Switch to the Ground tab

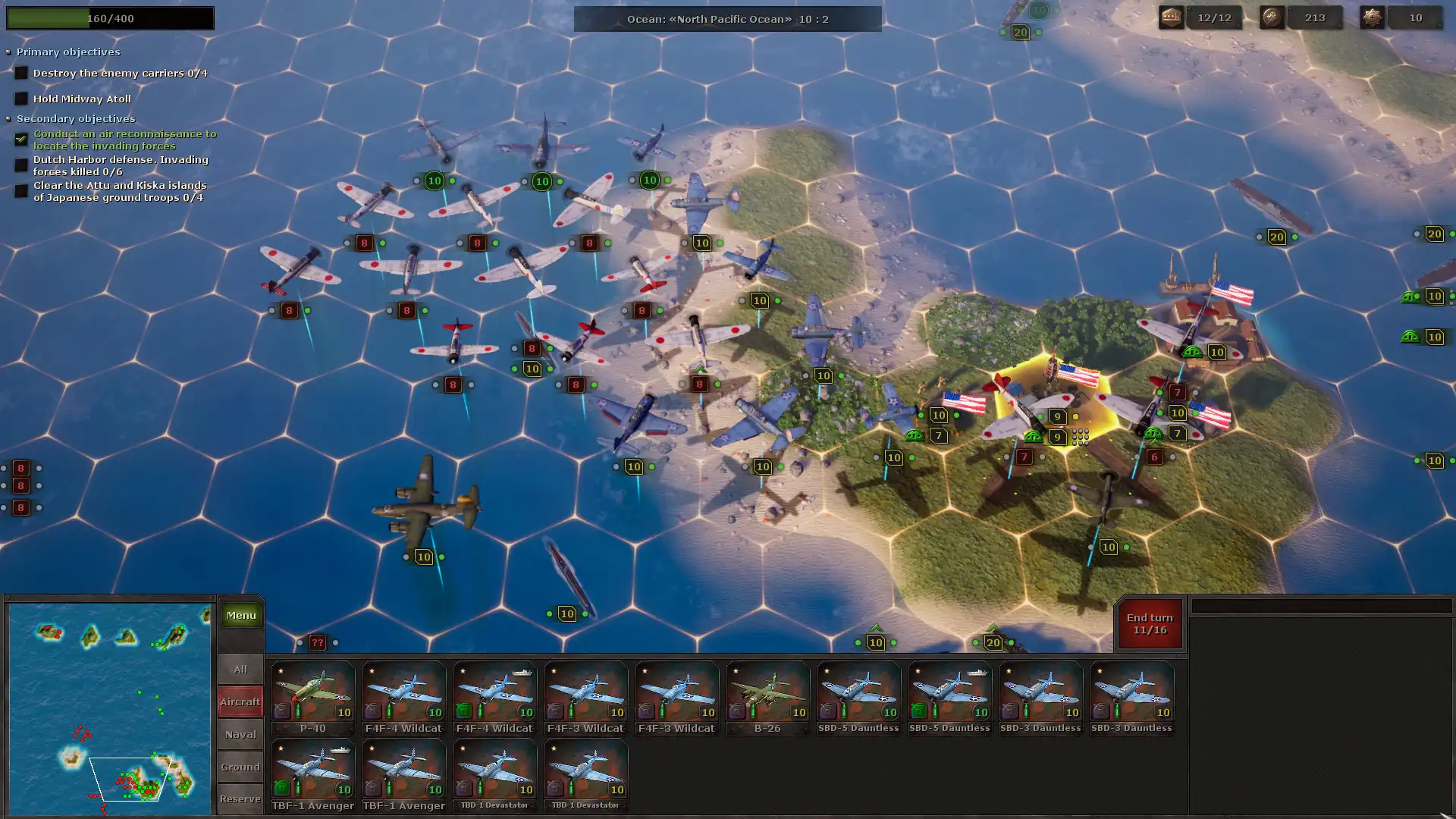click(x=240, y=767)
